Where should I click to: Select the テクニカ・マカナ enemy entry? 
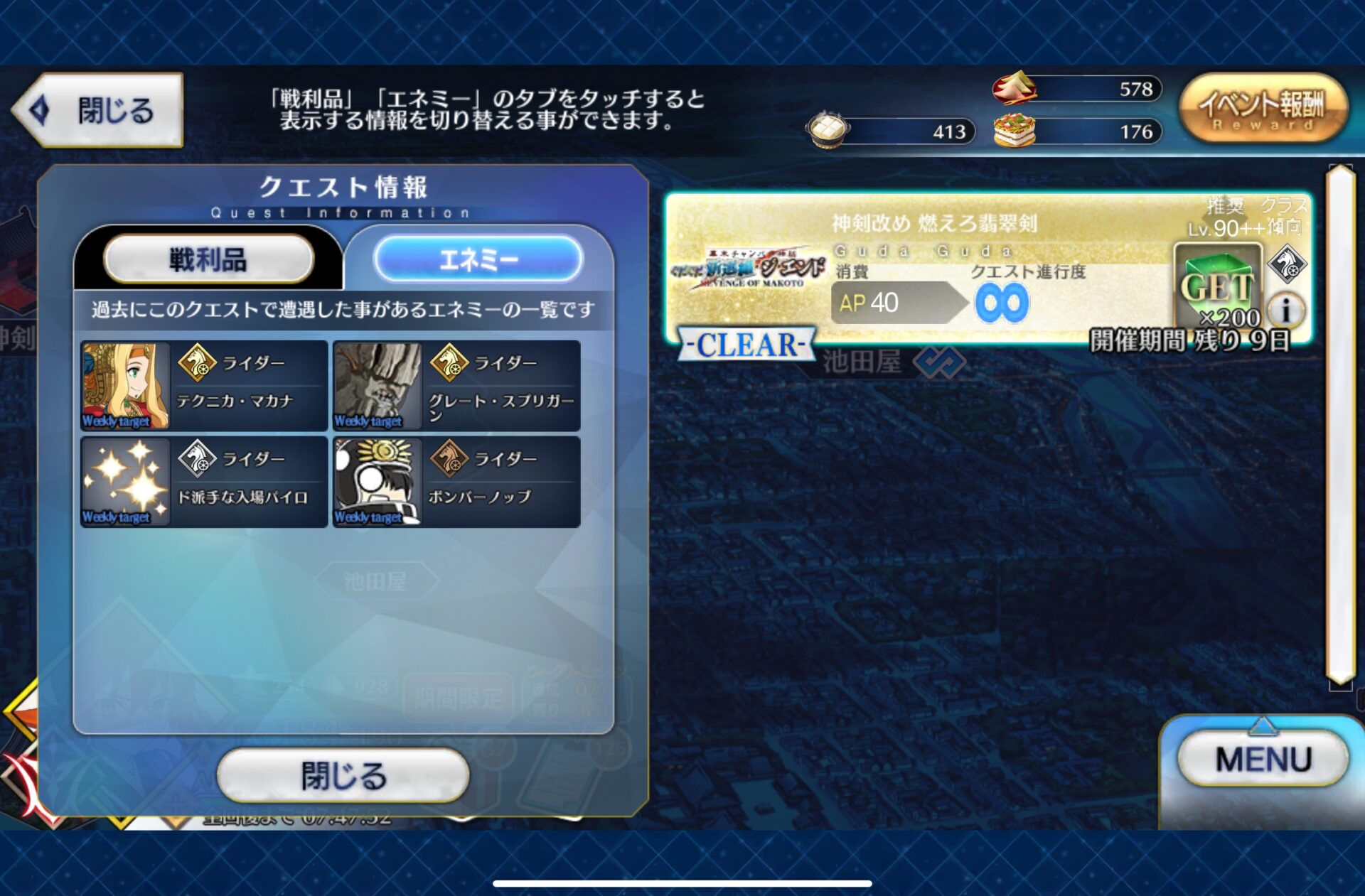pyautogui.click(x=204, y=385)
